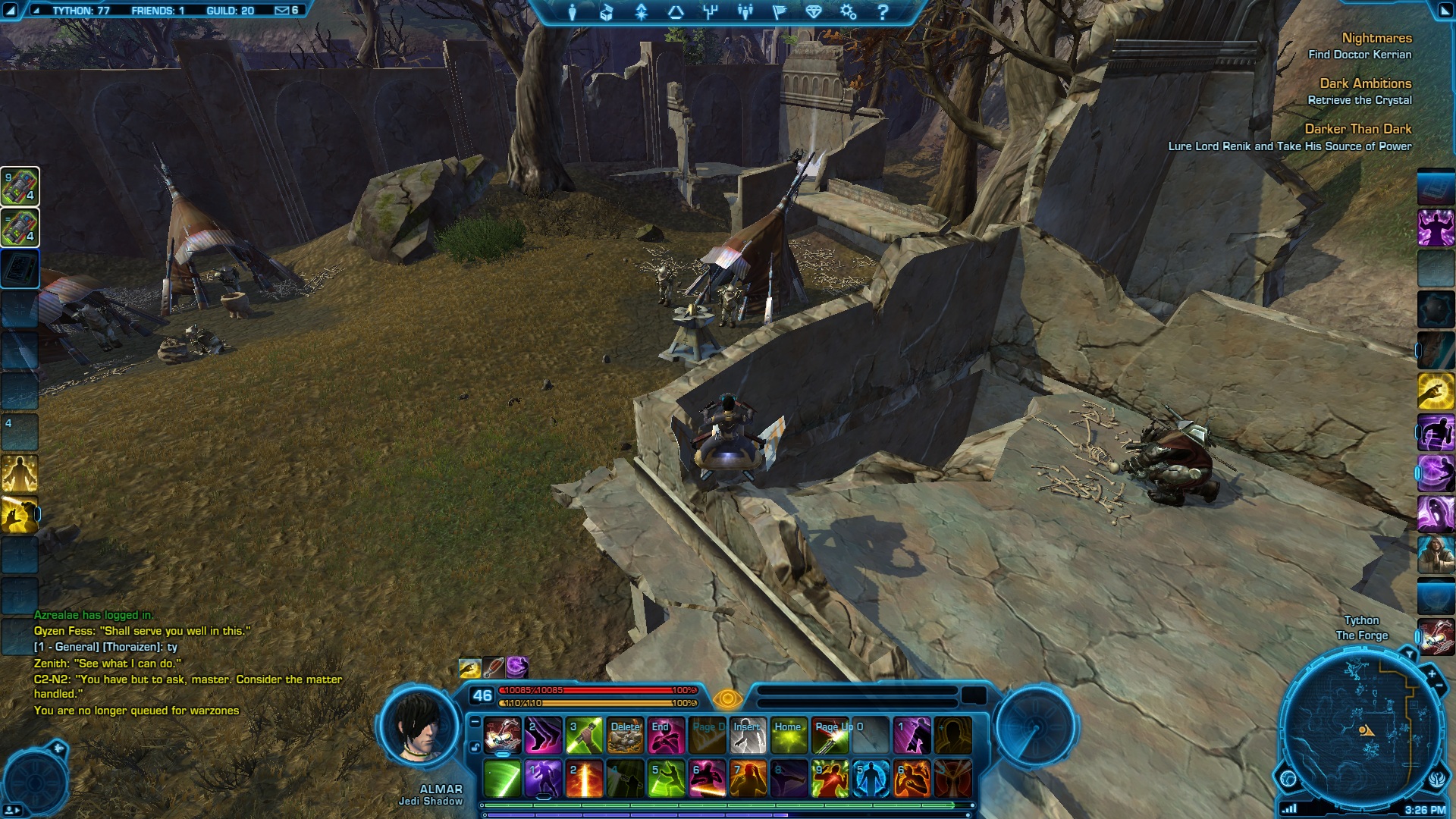Click the question mark help icon

pyautogui.click(x=883, y=12)
